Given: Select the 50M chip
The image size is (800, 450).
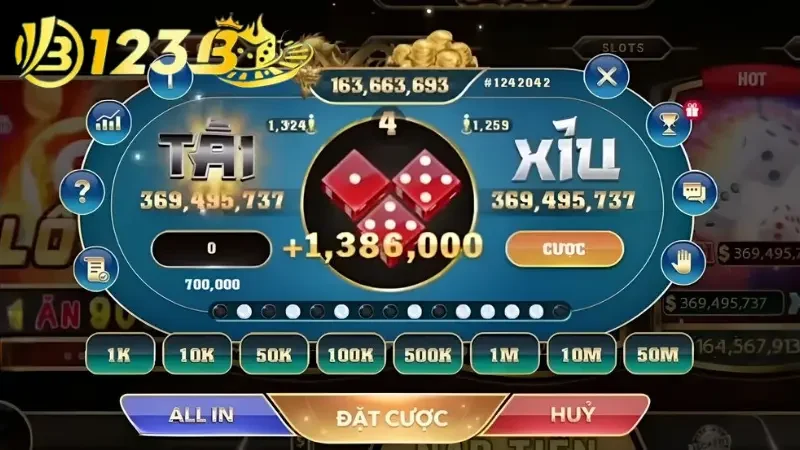Looking at the screenshot, I should click(x=657, y=353).
